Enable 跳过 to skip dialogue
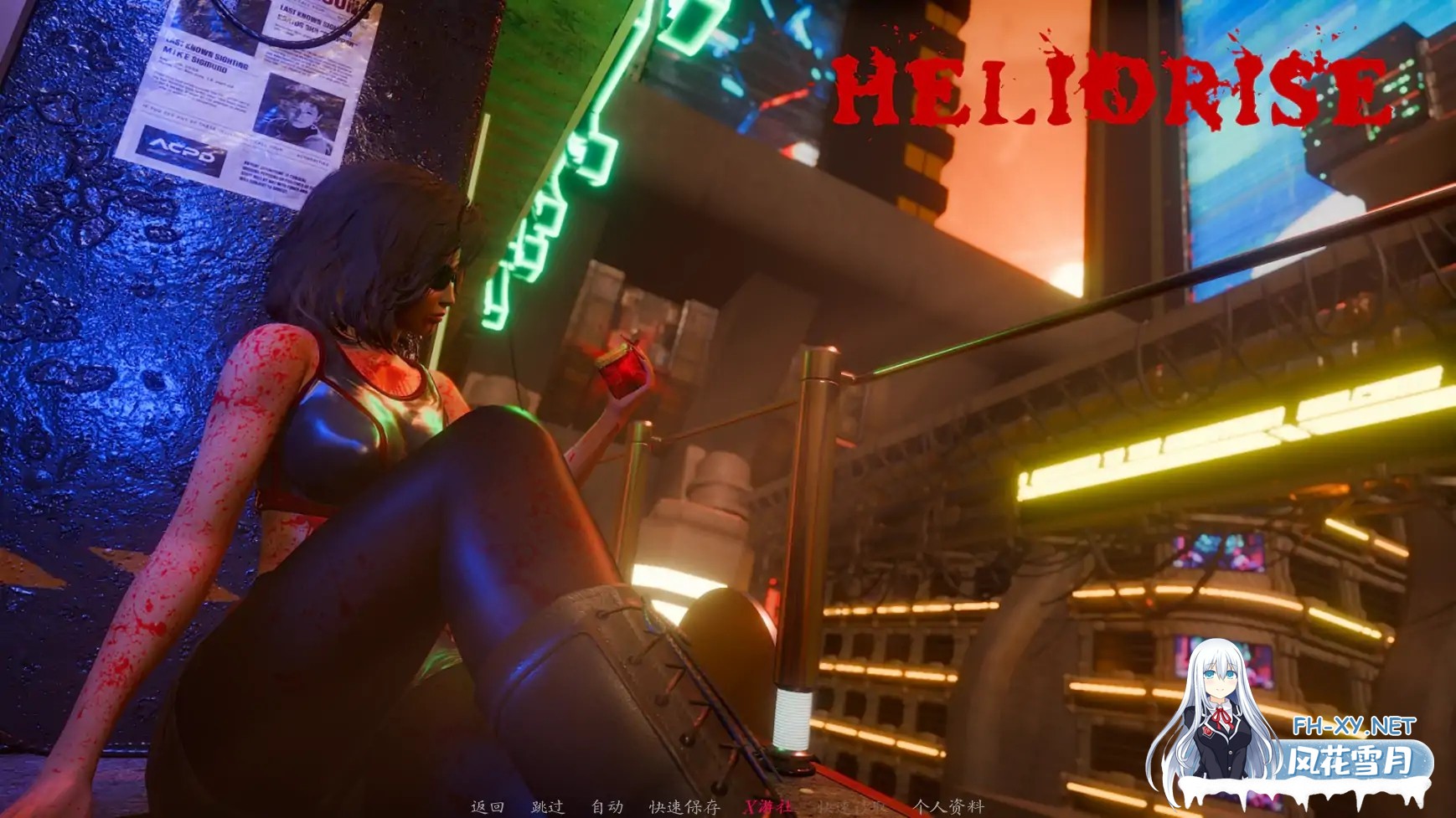 (549, 807)
